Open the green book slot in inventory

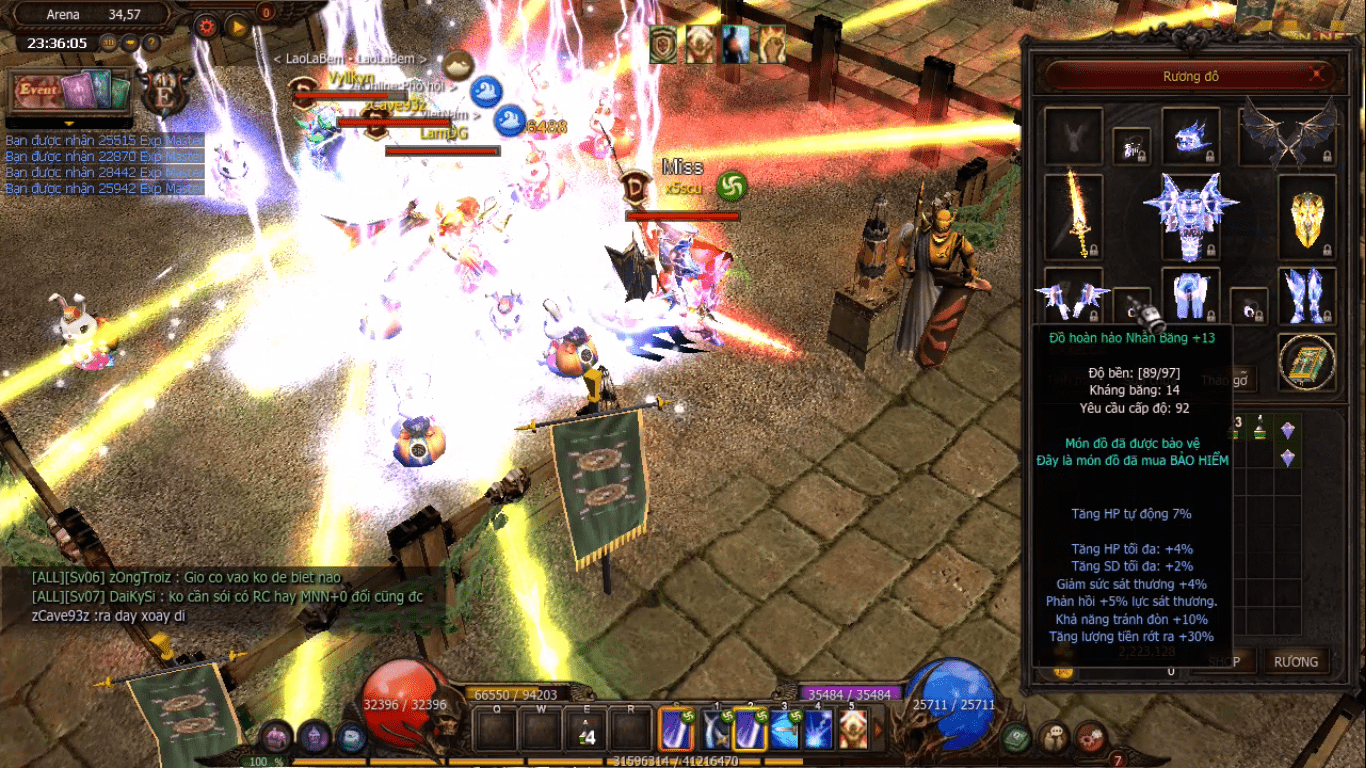pos(1307,361)
